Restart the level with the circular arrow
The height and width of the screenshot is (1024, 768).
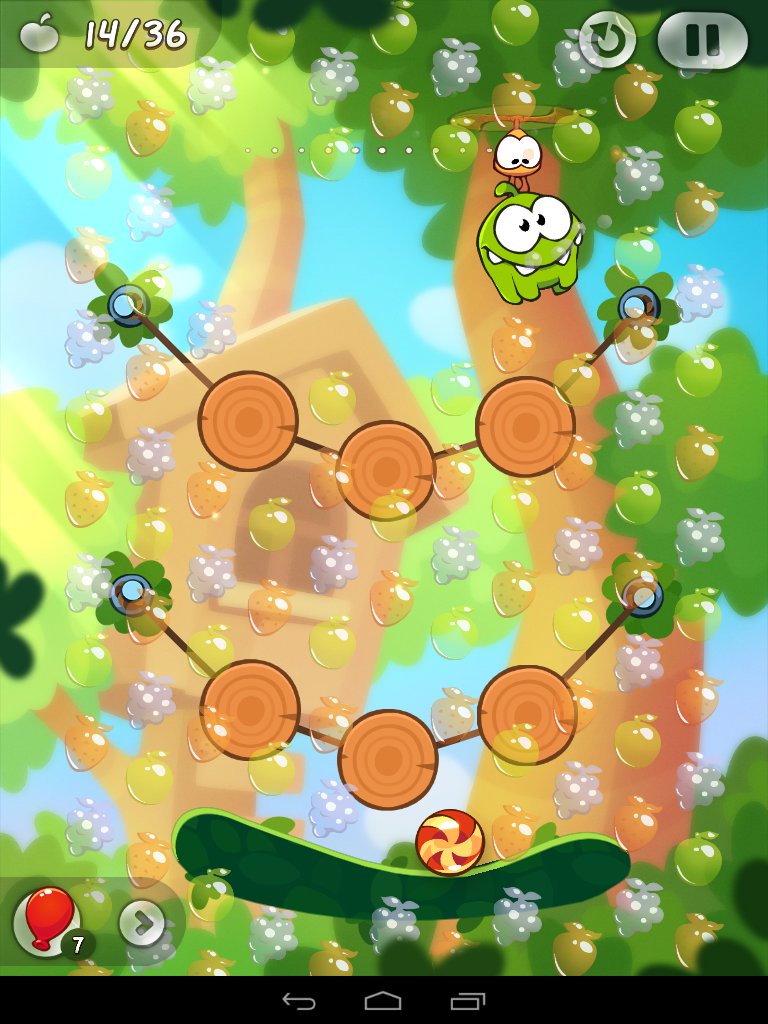(x=607, y=40)
